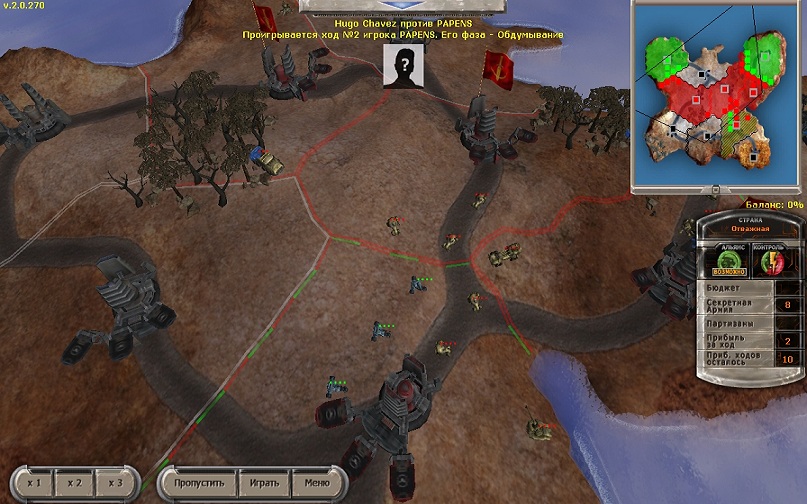This screenshot has width=807, height=504.
Task: Click the Играть (play) button
Action: tap(264, 483)
